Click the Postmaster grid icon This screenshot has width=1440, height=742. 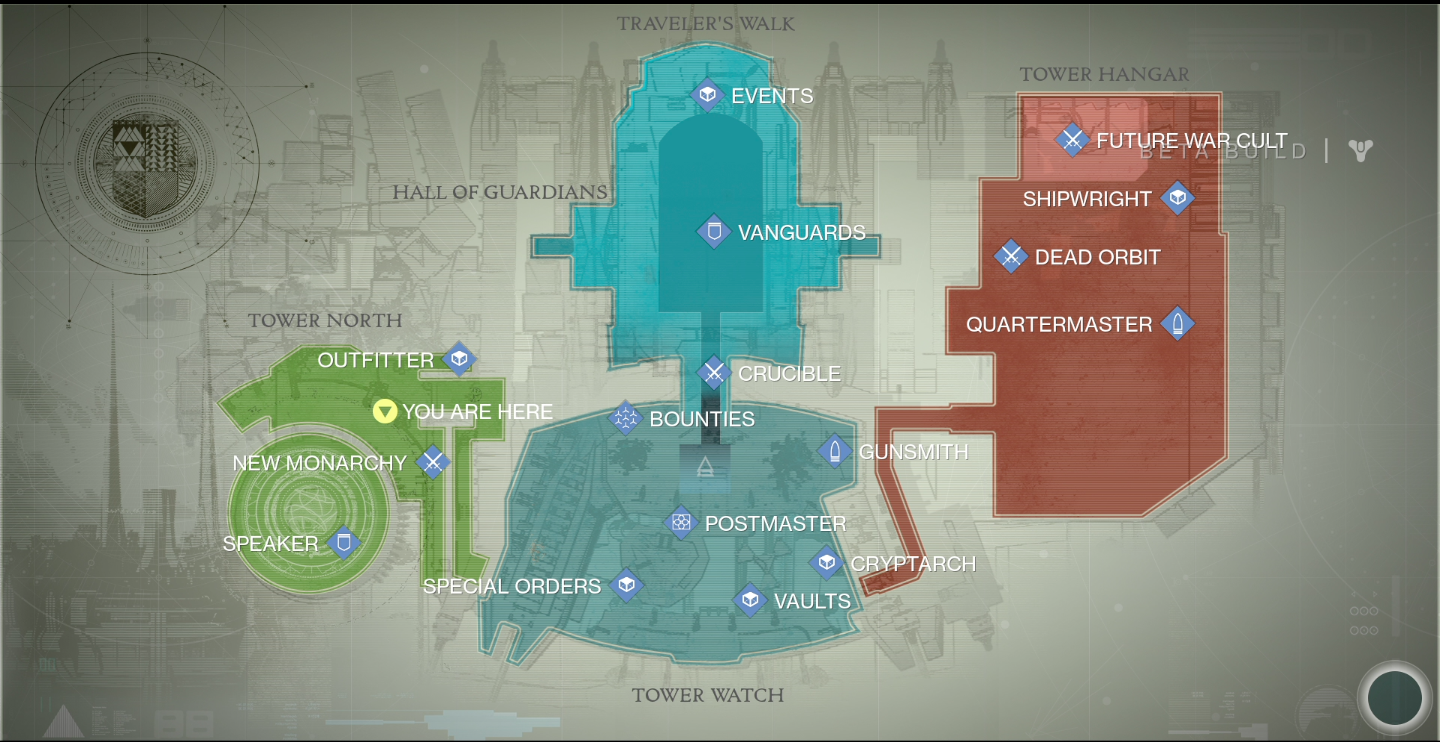[682, 523]
